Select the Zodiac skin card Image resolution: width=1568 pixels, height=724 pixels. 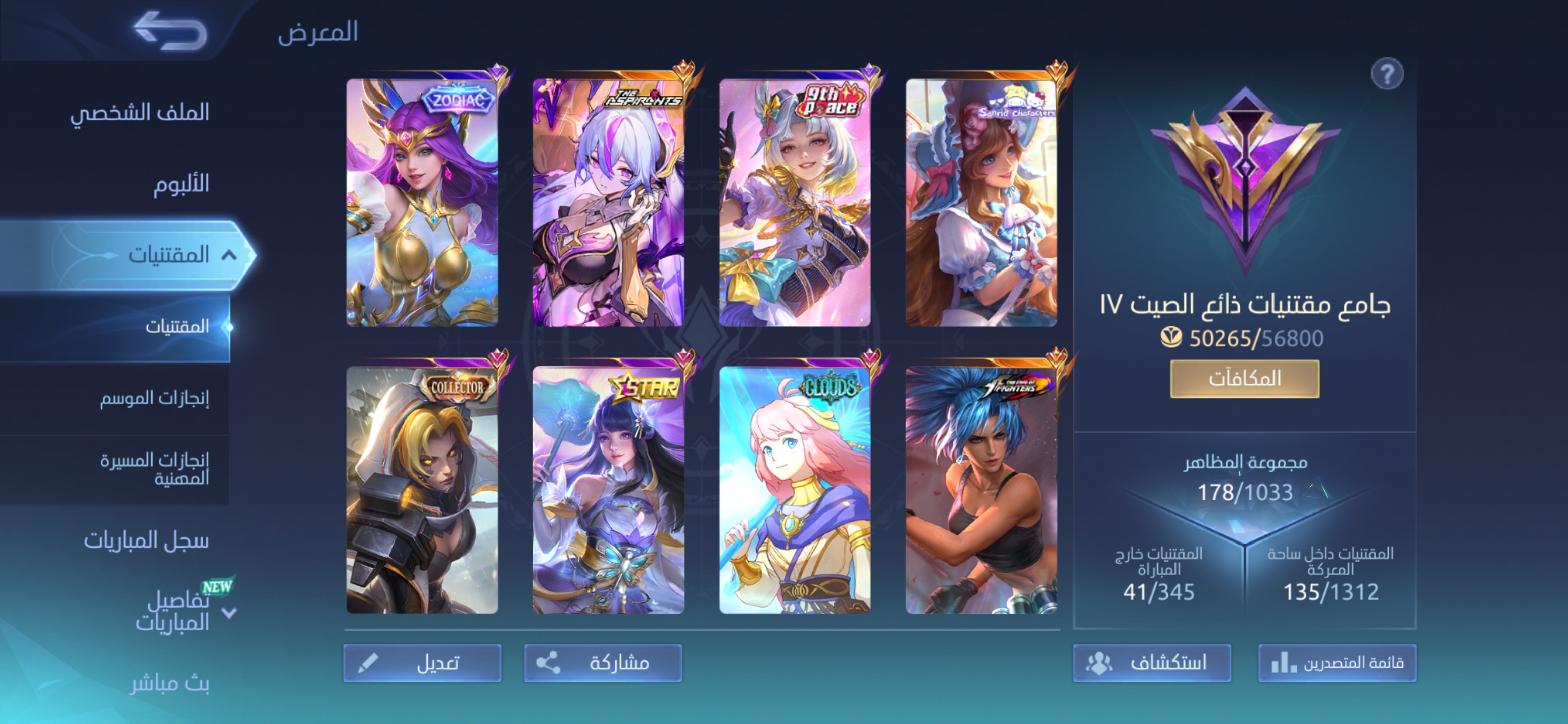coord(422,202)
